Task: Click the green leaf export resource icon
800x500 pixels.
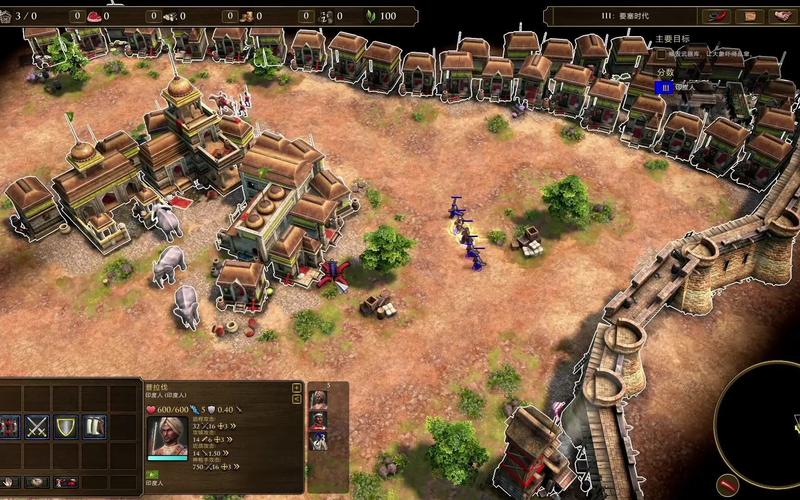Action: tap(371, 16)
